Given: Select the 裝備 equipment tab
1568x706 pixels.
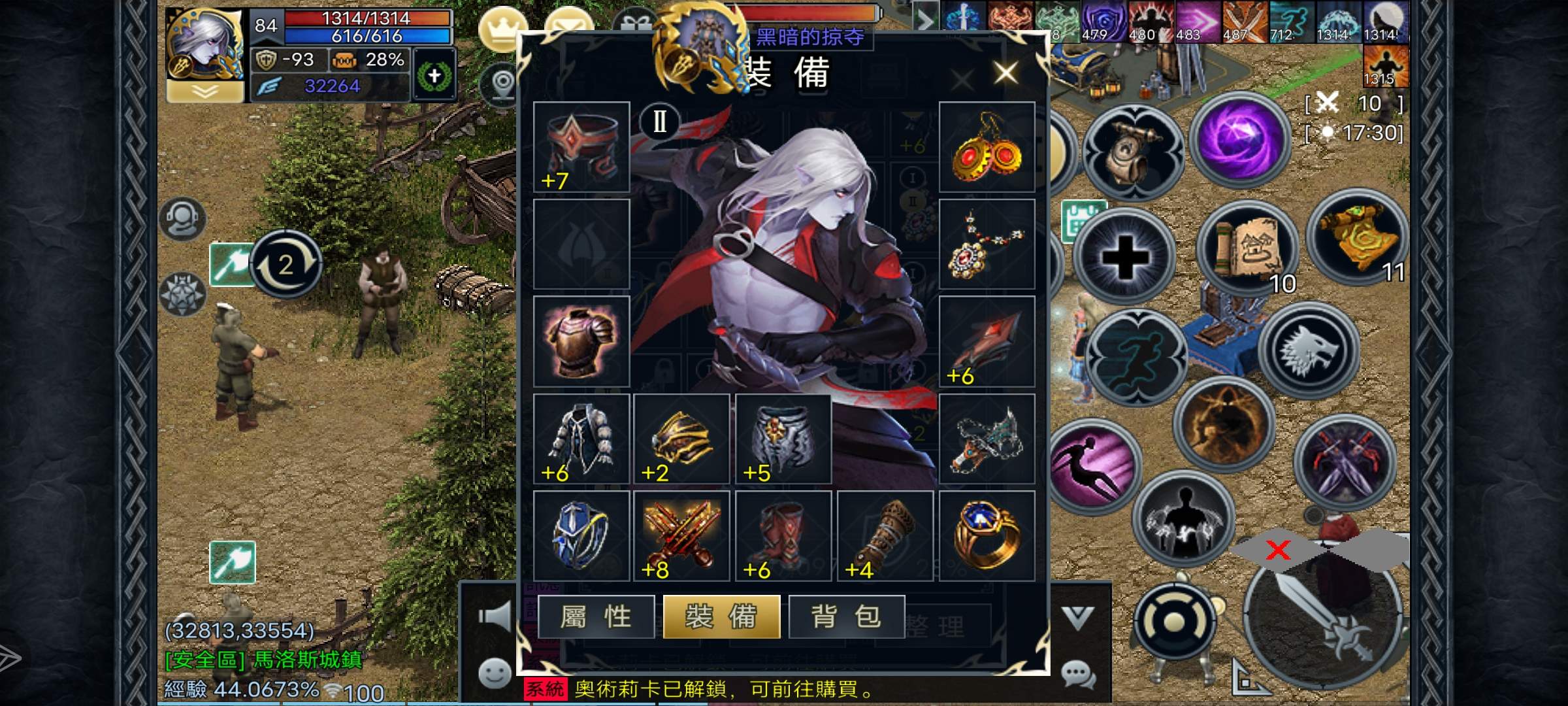Looking at the screenshot, I should pyautogui.click(x=721, y=616).
